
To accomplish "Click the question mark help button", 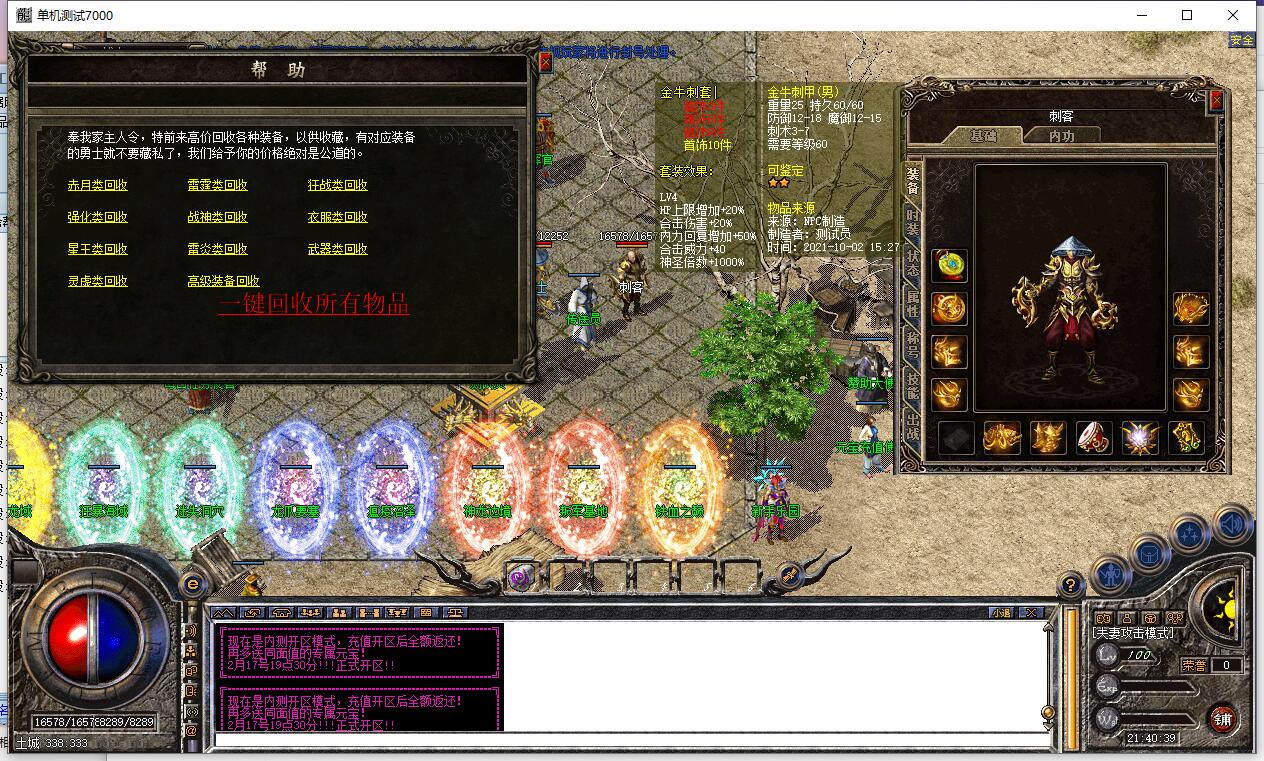I will pyautogui.click(x=1070, y=585).
